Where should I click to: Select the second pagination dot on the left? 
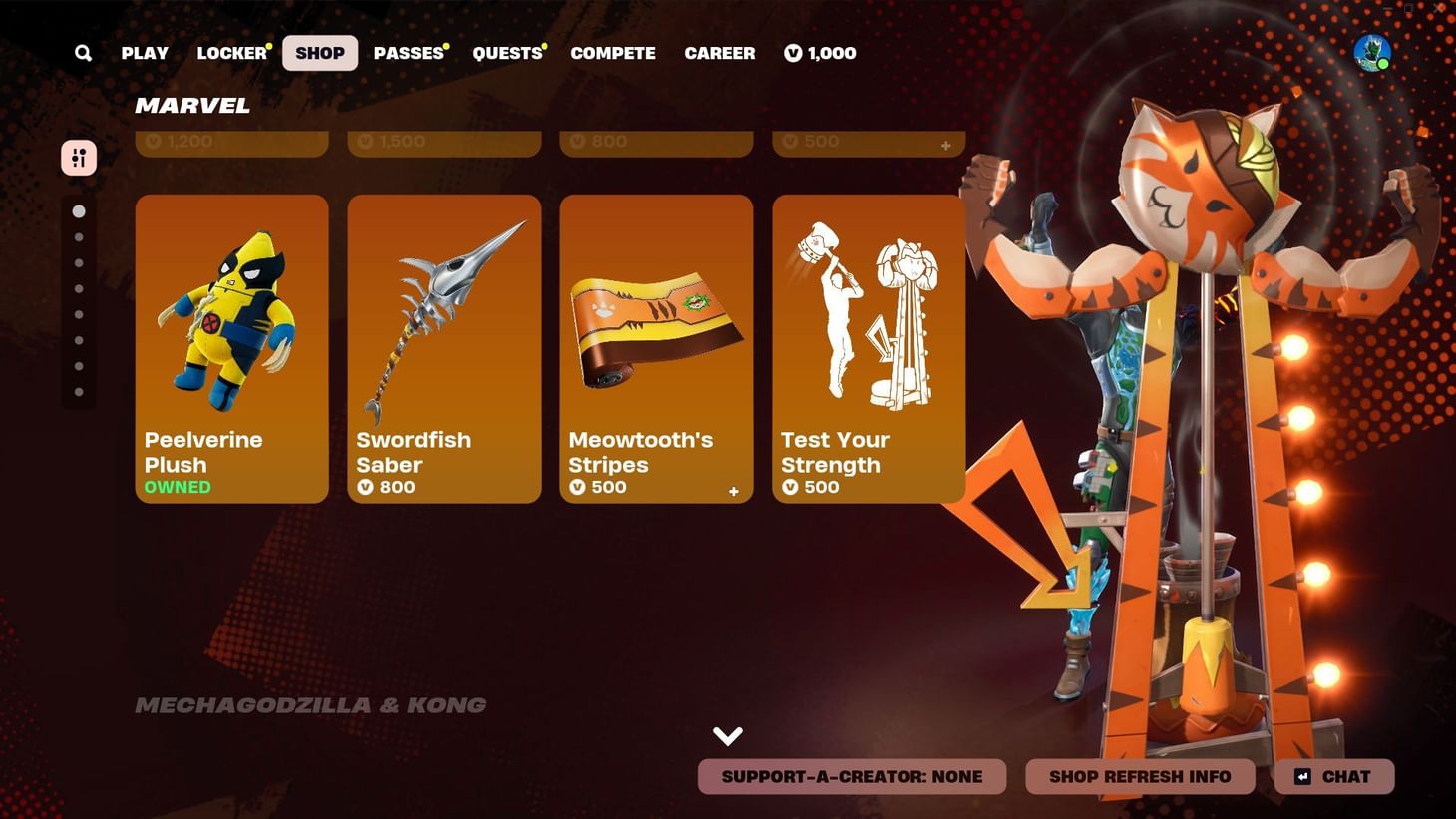click(x=79, y=237)
